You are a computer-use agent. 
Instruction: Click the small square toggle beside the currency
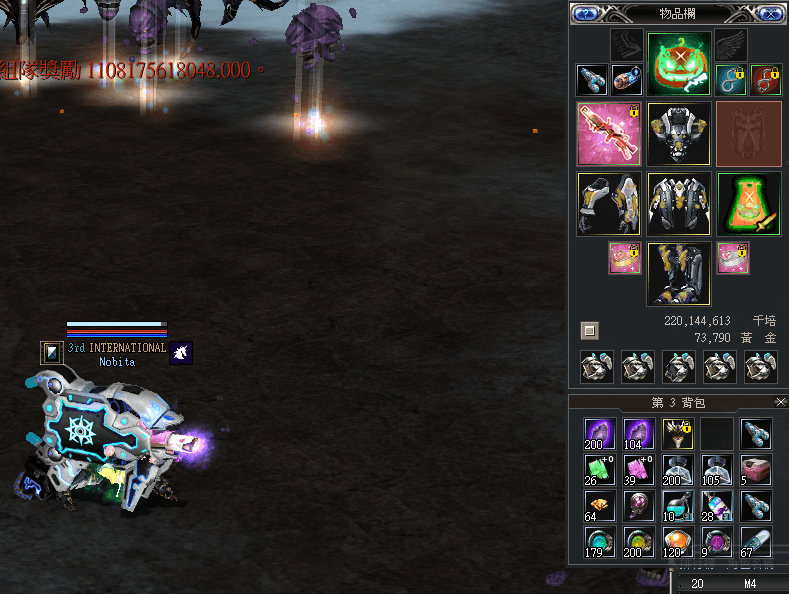coord(590,330)
